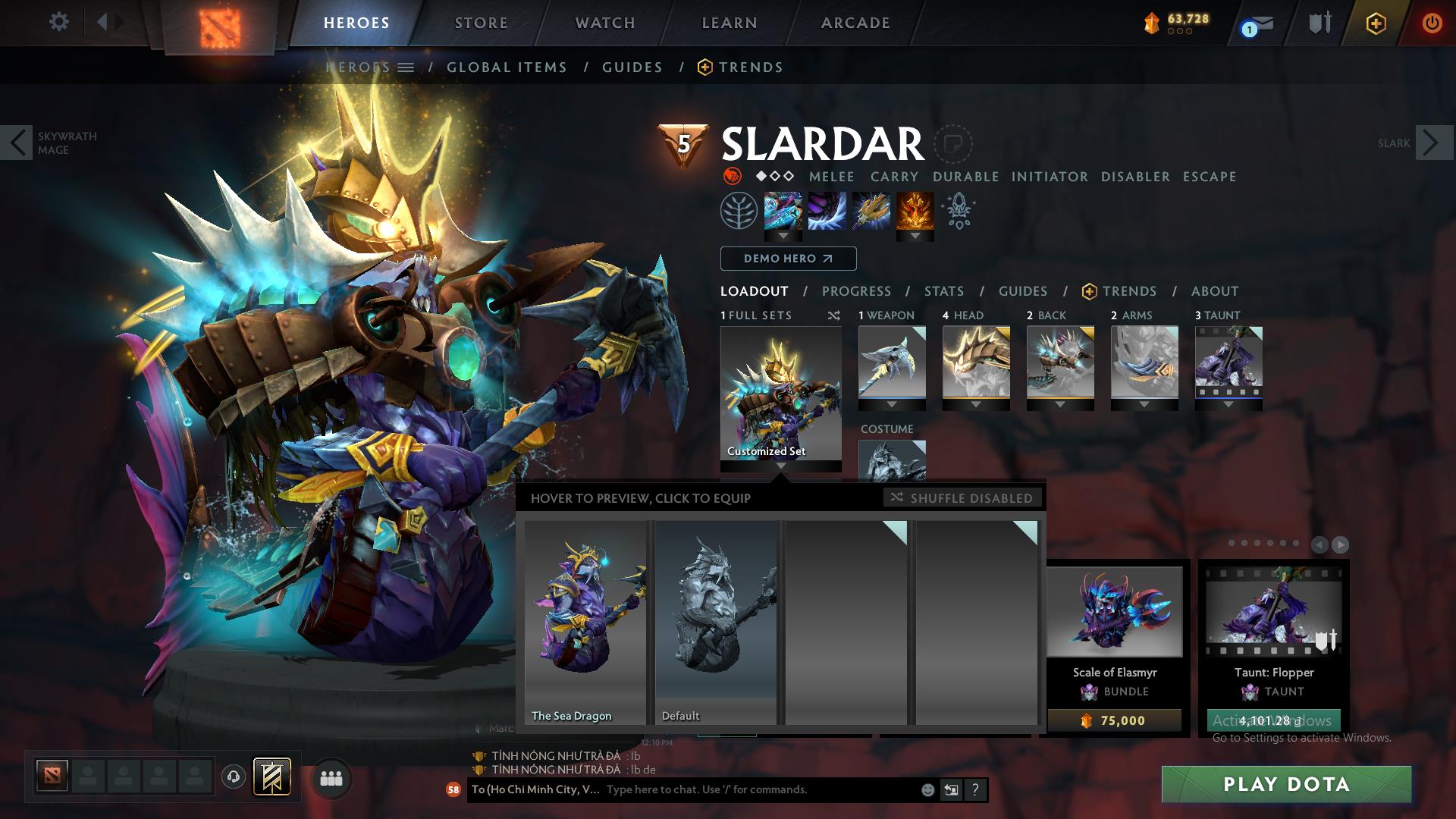
Task: Open the heroes hamburger menu
Action: (406, 67)
